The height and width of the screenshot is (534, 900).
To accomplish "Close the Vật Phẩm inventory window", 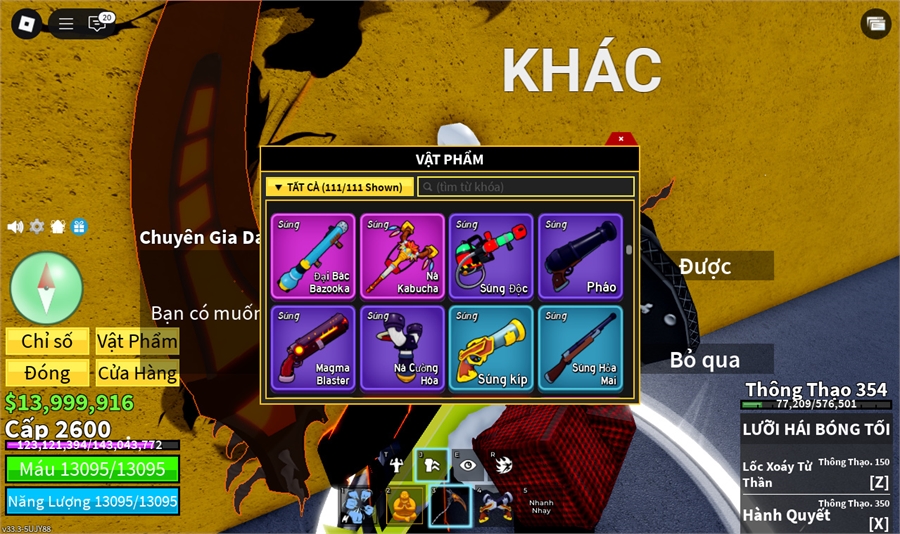I will 621,139.
